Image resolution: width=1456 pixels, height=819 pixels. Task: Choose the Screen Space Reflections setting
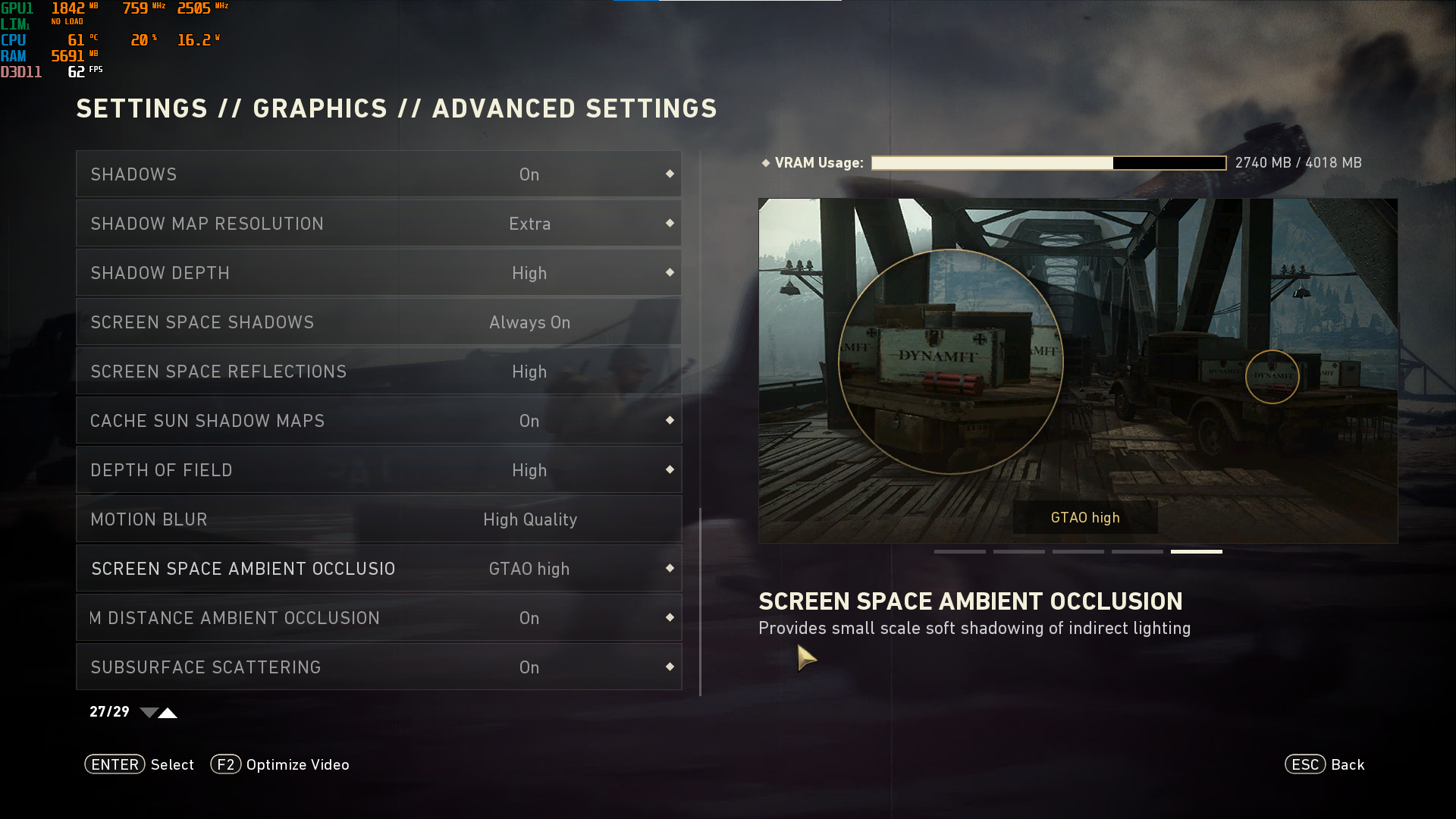(x=378, y=372)
